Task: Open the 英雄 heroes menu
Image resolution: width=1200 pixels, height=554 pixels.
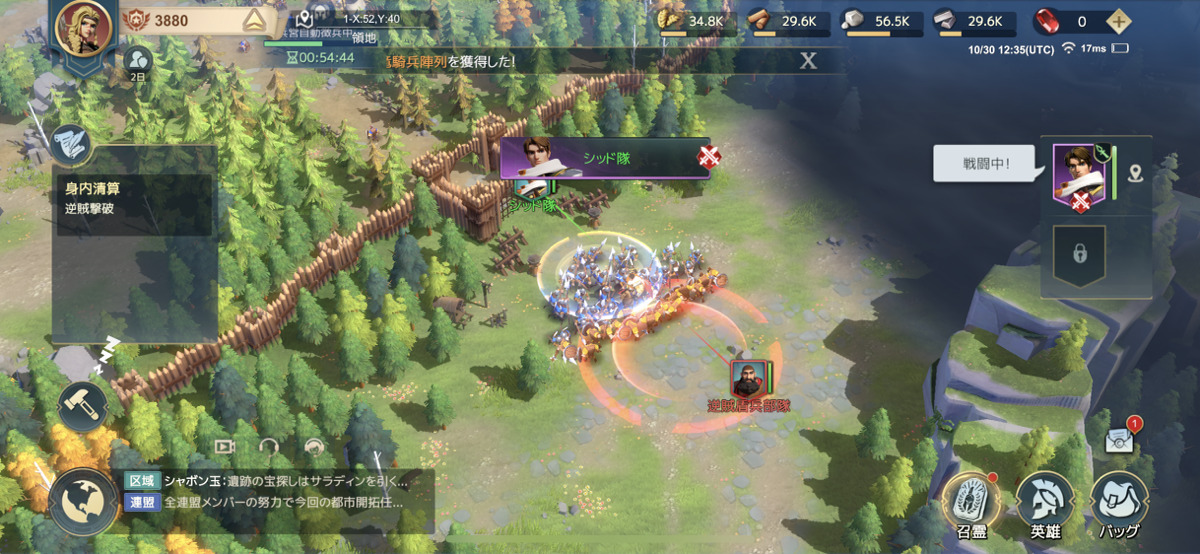Action: click(x=1045, y=500)
